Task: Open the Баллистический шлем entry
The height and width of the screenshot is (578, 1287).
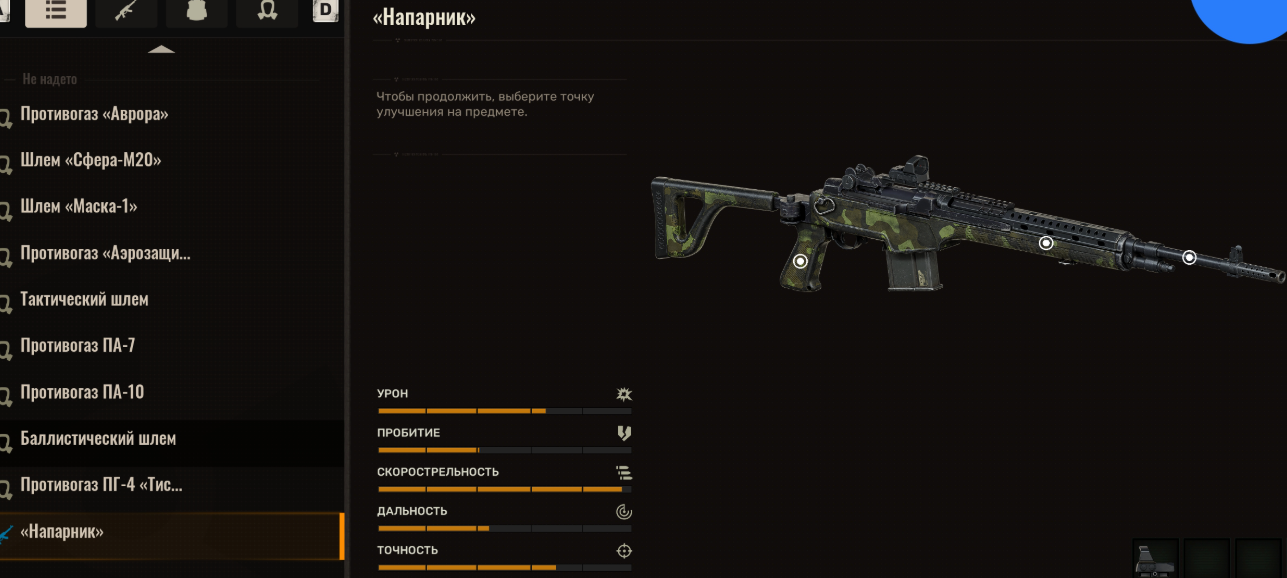Action: 98,438
